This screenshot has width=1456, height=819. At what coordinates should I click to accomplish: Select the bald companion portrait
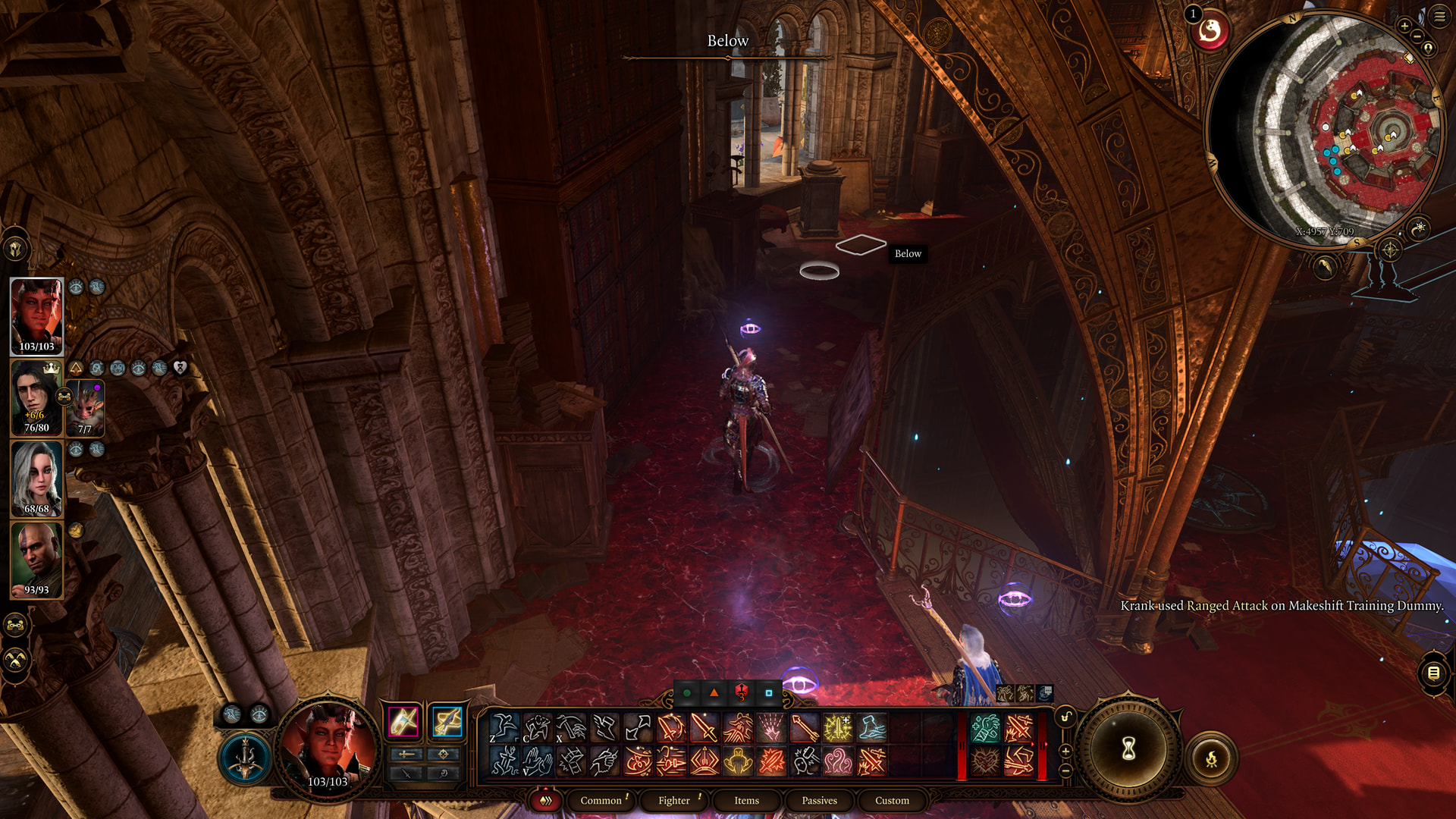pos(36,560)
